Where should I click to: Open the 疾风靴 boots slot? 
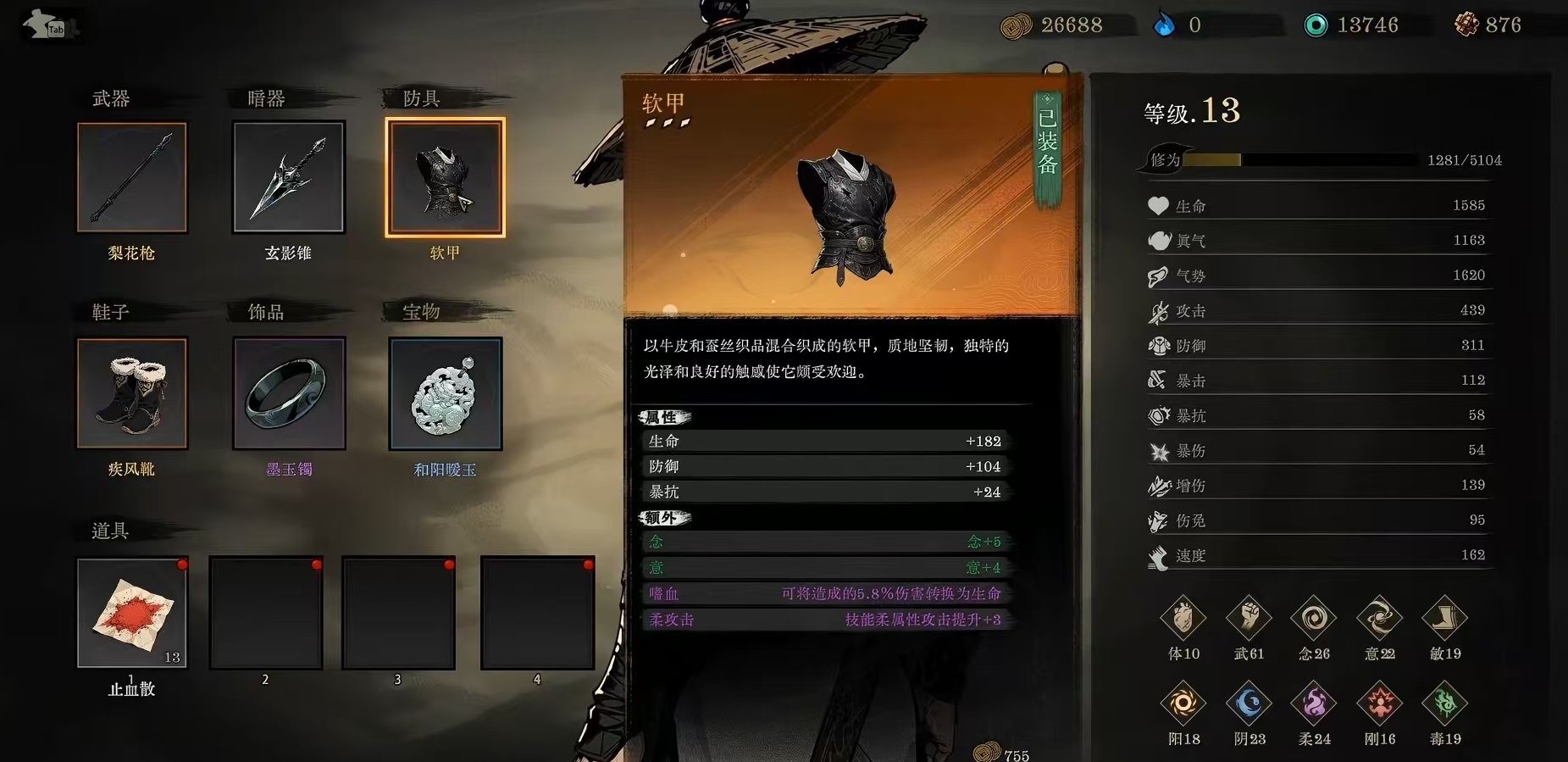pyautogui.click(x=132, y=392)
